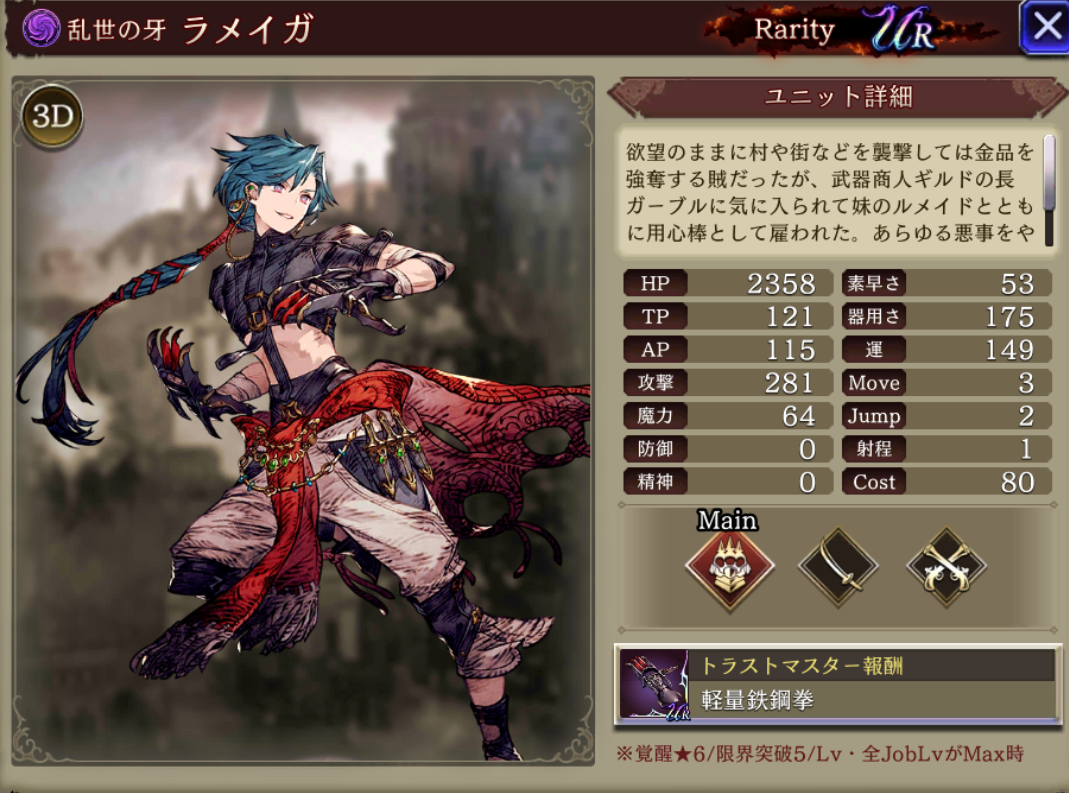This screenshot has height=793, width=1069.
Task: Close the unit details window
Action: pyautogui.click(x=1045, y=27)
